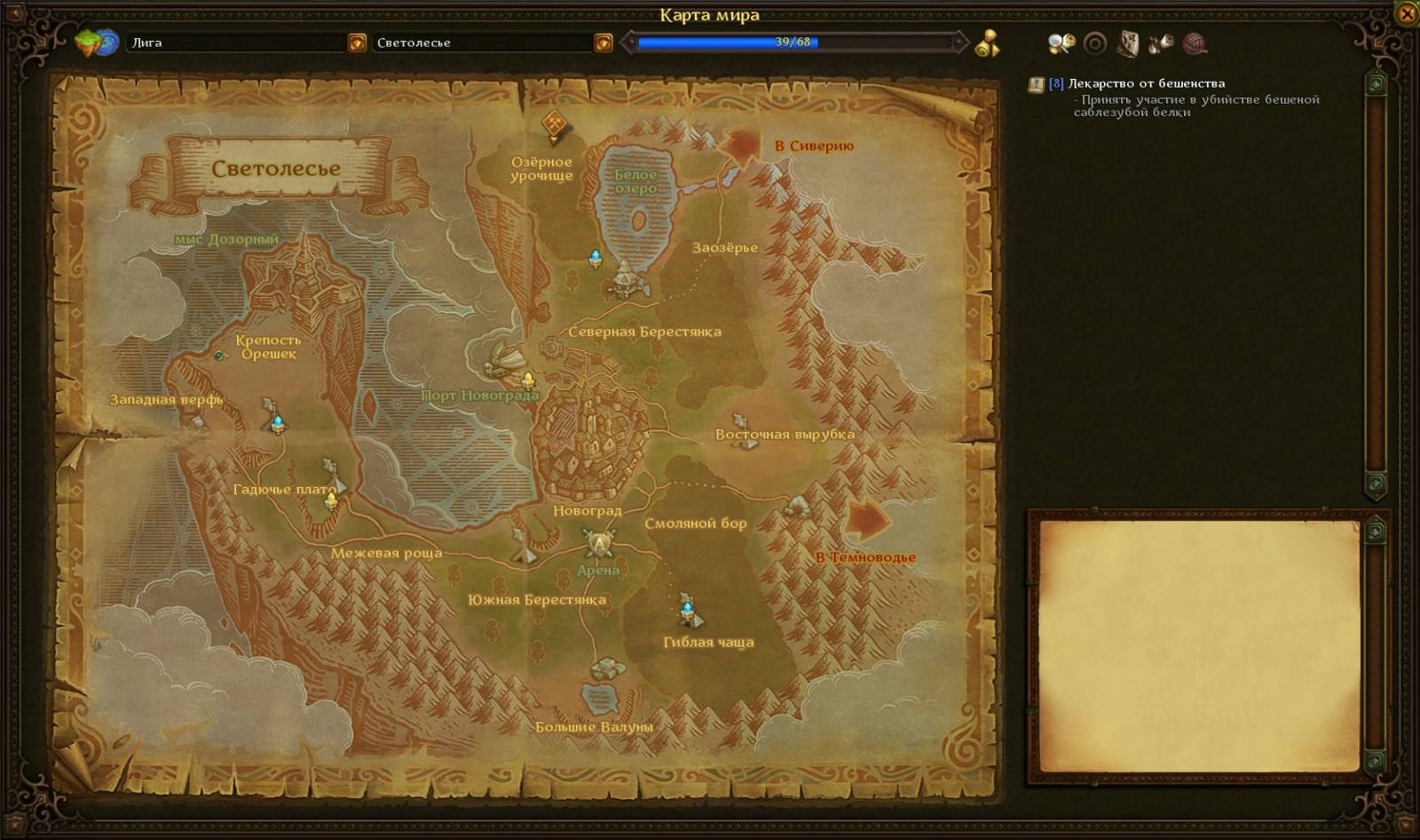The width and height of the screenshot is (1420, 840).
Task: Click the airship marker at Порт Новограда
Action: coord(509,358)
